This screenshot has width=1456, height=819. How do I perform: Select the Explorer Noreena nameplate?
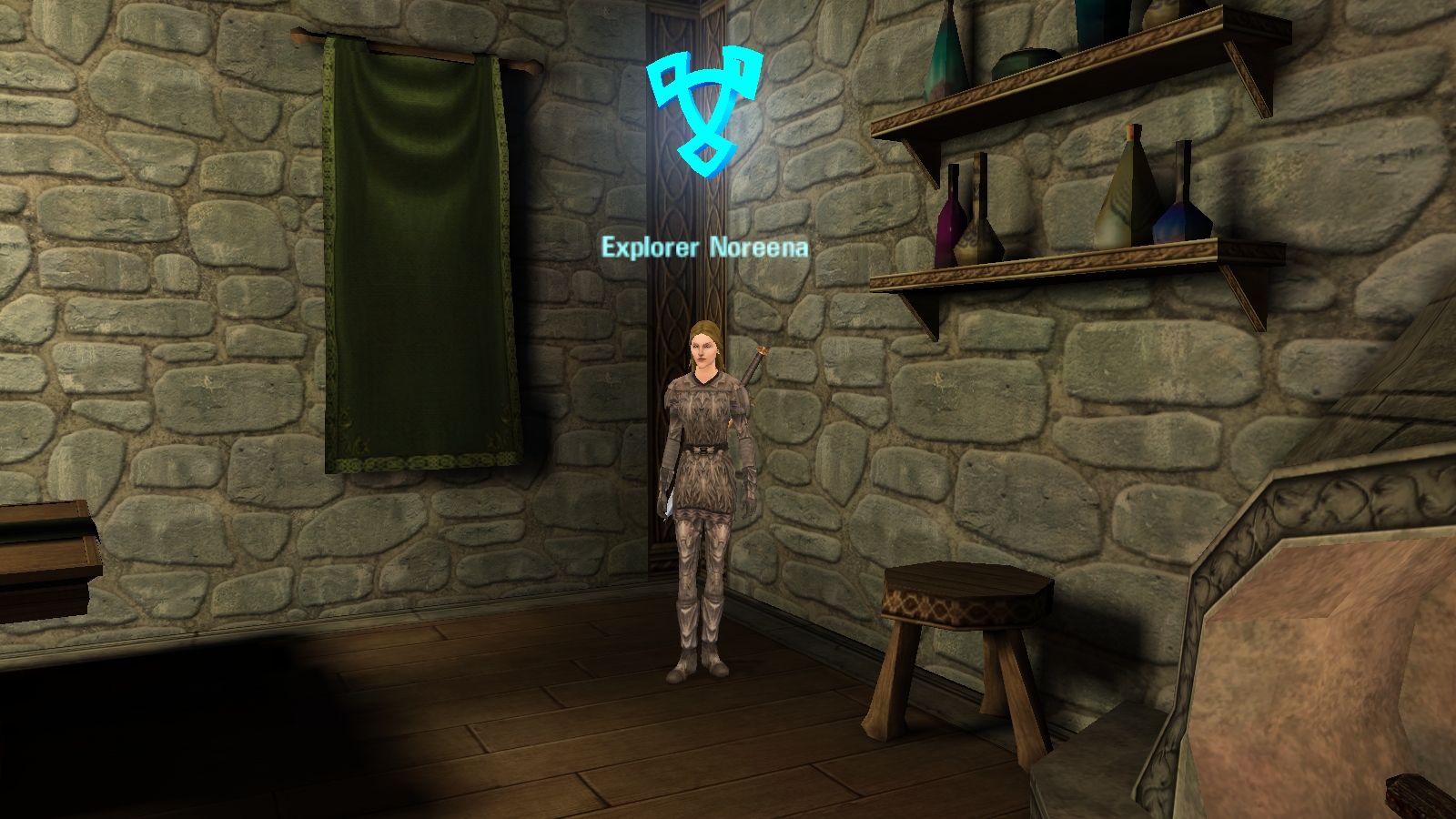704,248
